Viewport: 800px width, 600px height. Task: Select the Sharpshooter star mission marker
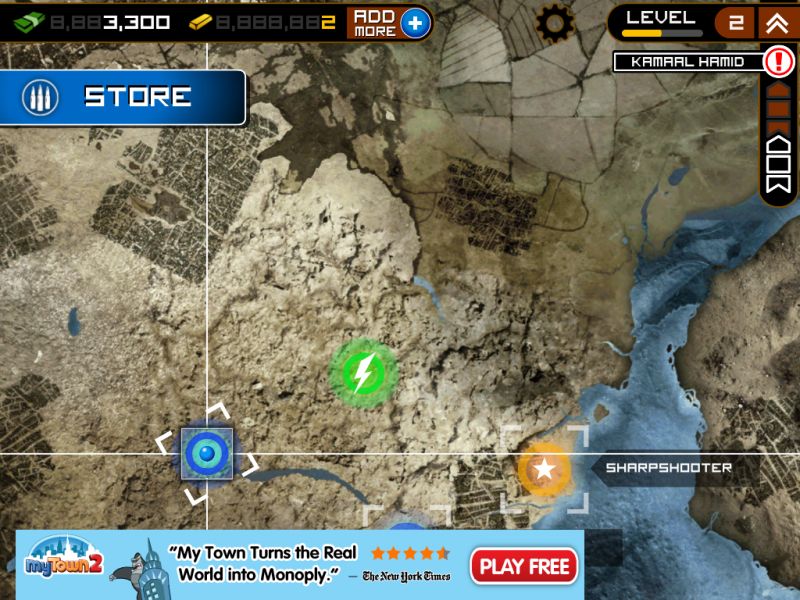pos(544,468)
